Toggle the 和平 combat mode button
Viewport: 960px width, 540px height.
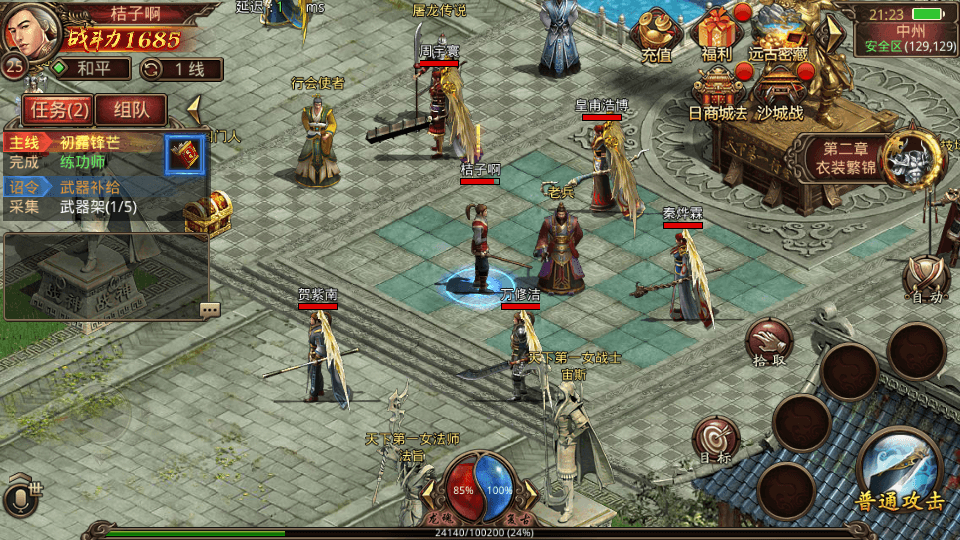tap(91, 69)
